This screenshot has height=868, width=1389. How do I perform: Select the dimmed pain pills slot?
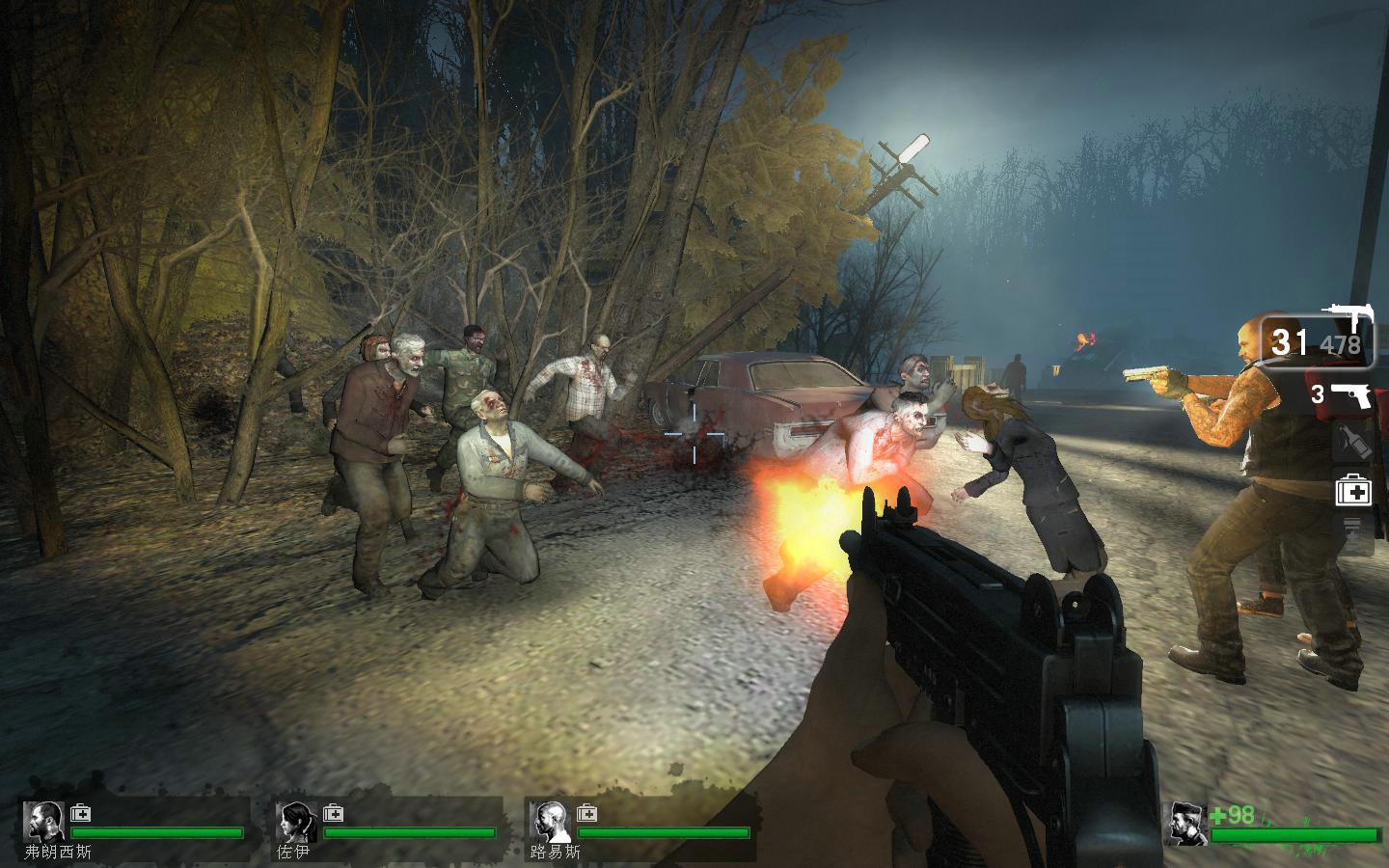pos(1352,534)
